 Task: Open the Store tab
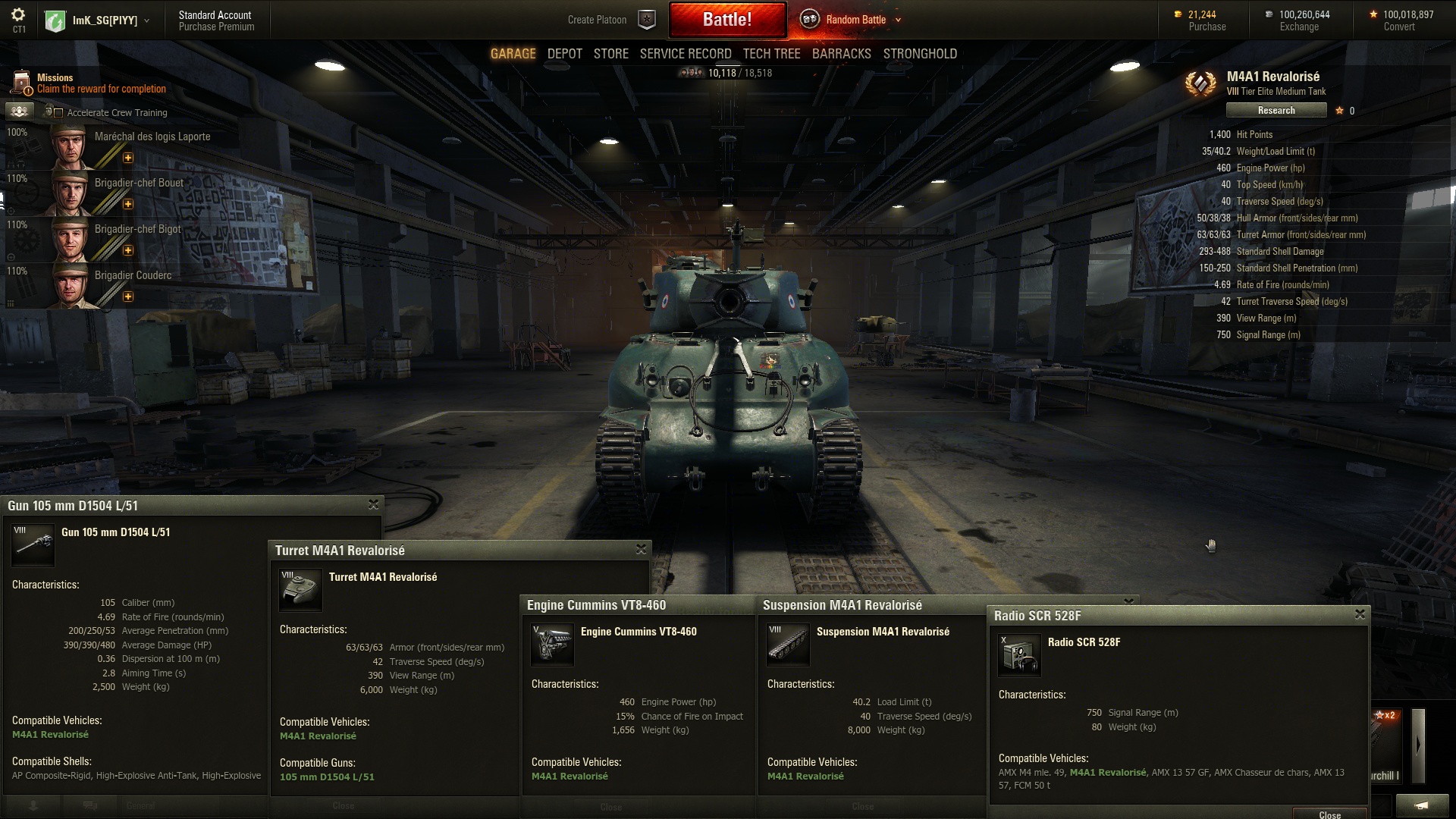pyautogui.click(x=610, y=54)
